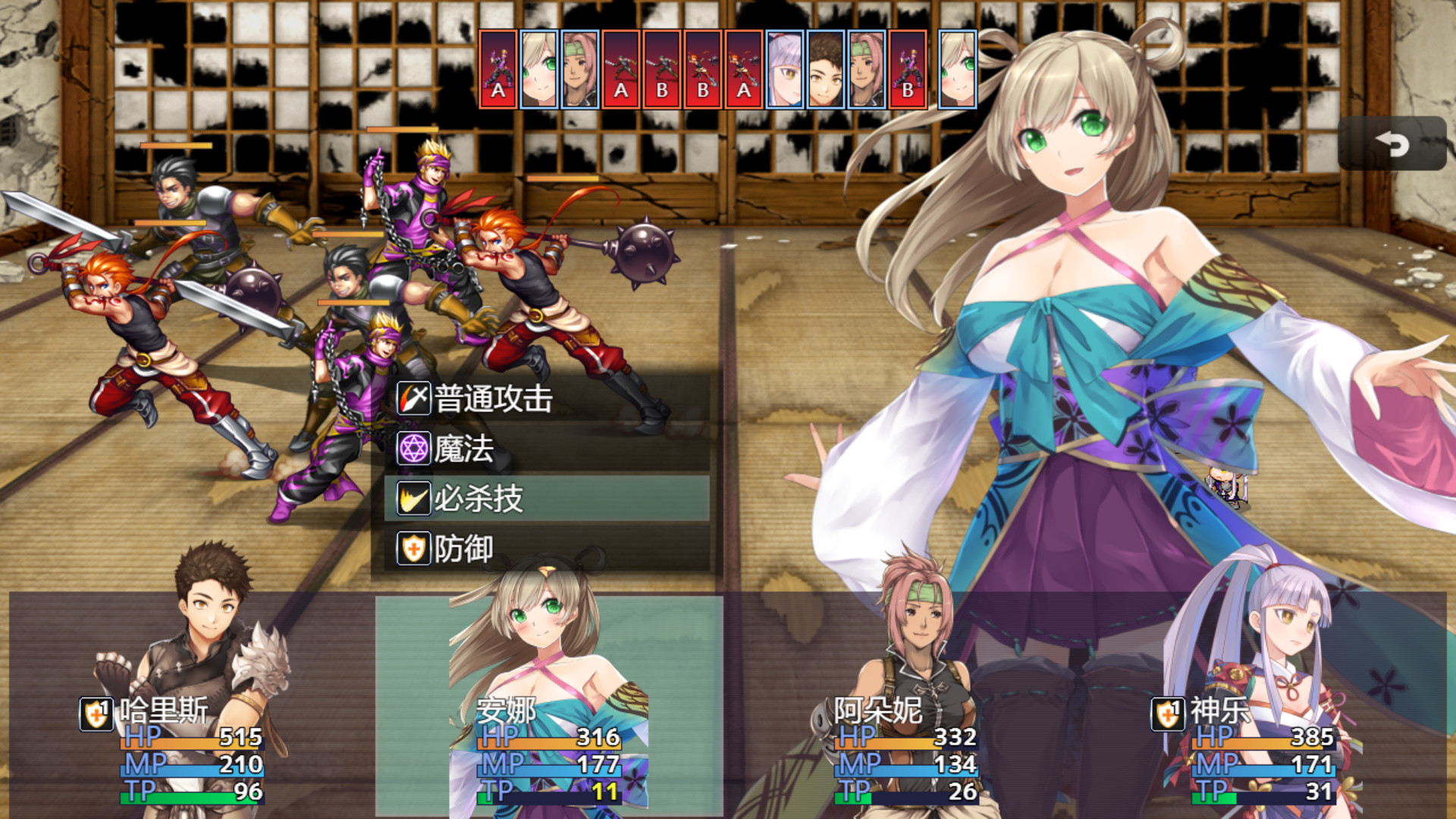This screenshot has width=1456, height=819.
Task: Select the first enemy sprite portrait marked A
Action: pos(498,70)
